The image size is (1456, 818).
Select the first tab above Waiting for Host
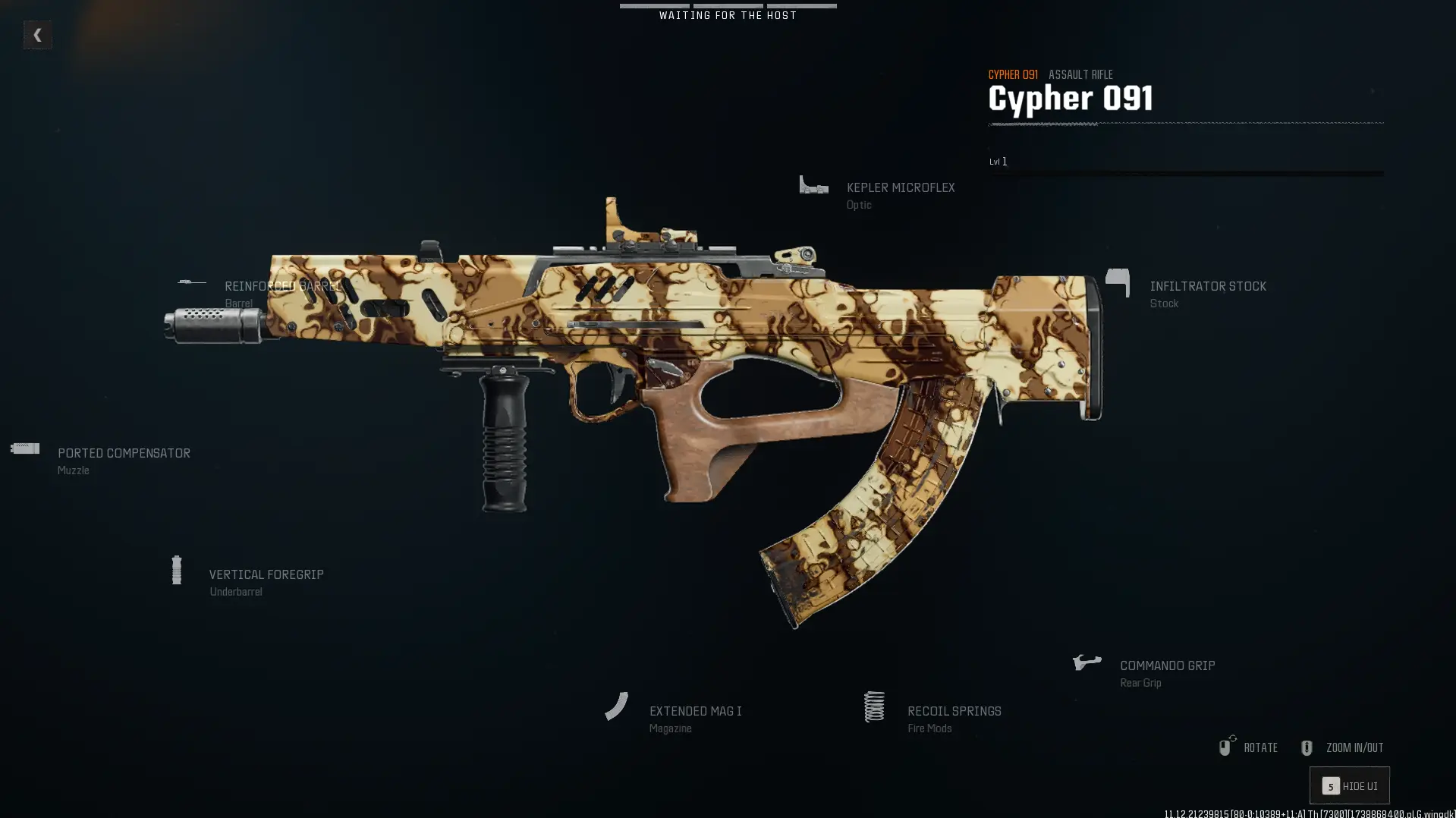(x=655, y=5)
